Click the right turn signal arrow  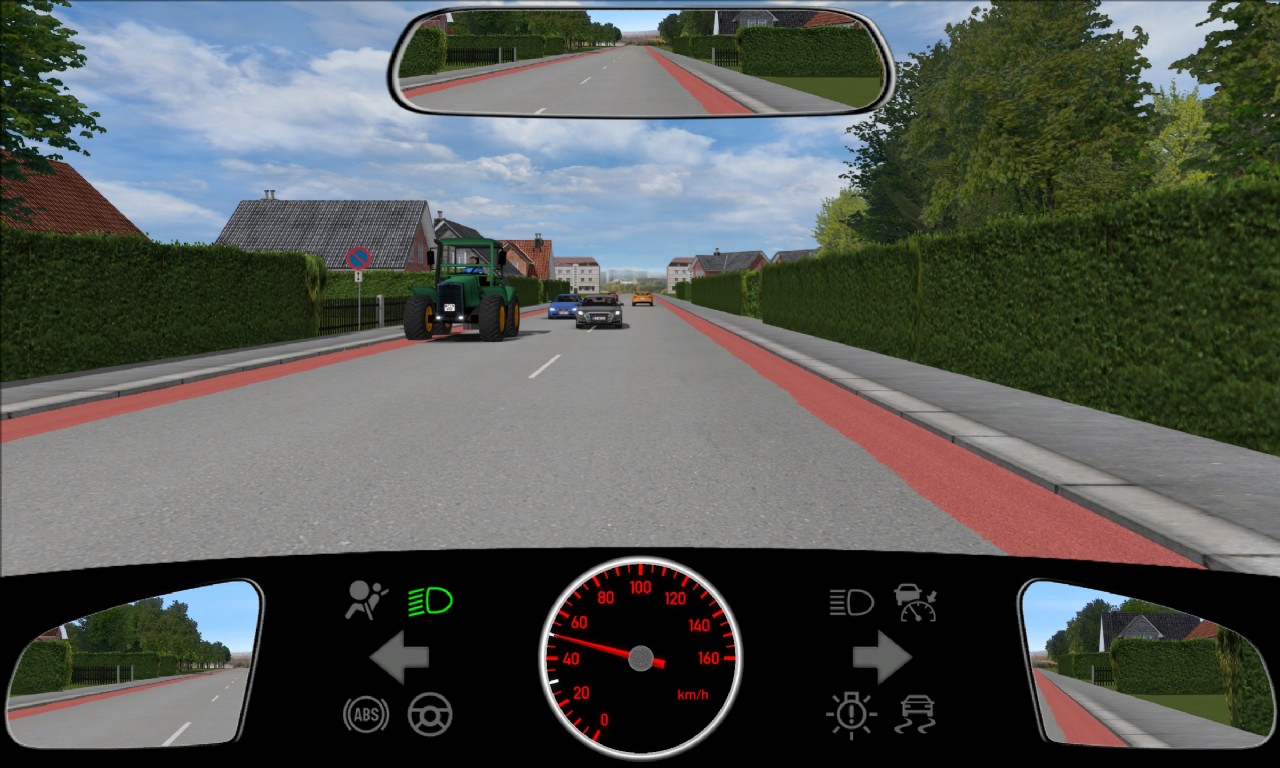pos(881,657)
